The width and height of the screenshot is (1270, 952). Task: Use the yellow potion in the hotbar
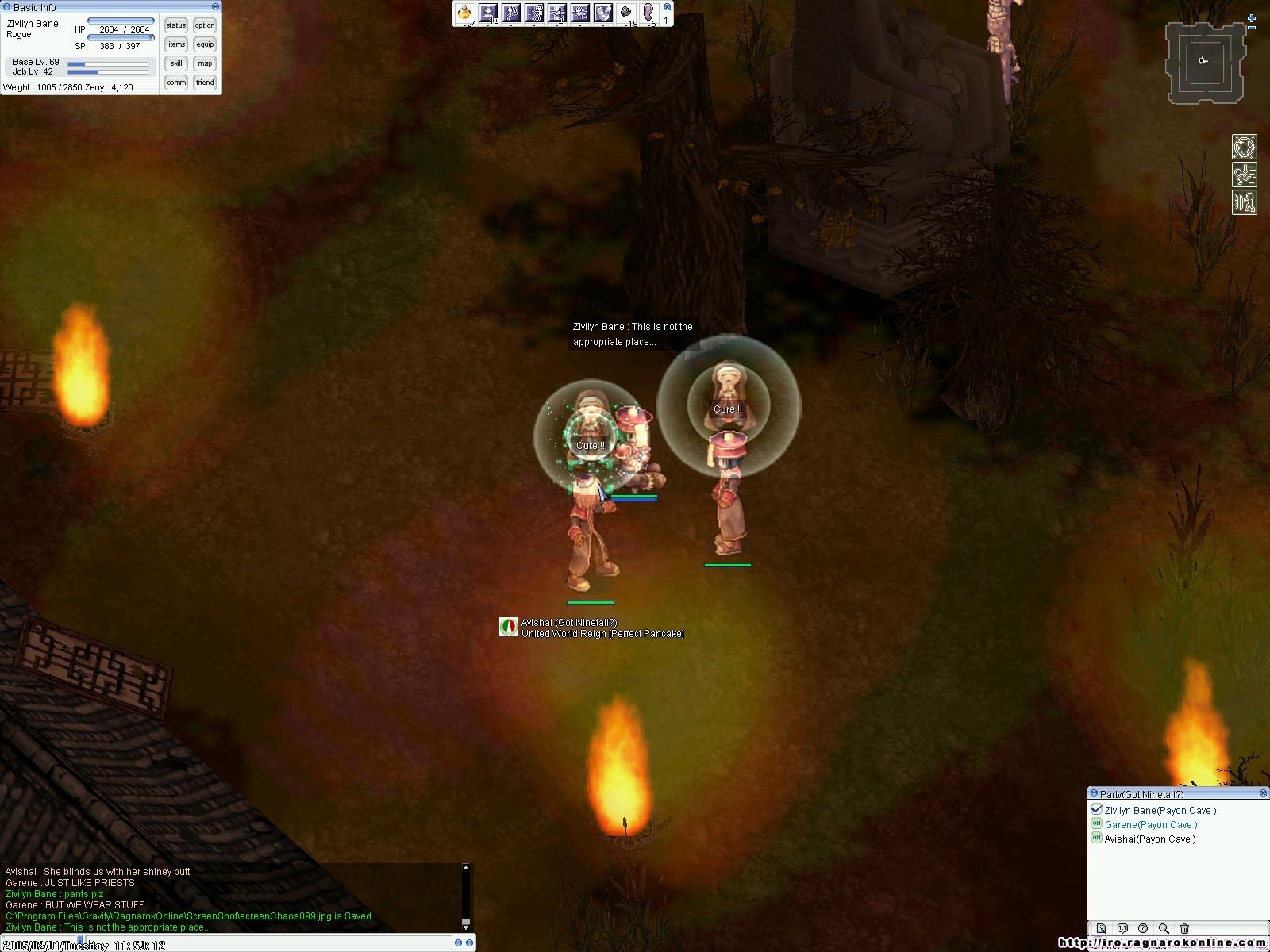(464, 13)
